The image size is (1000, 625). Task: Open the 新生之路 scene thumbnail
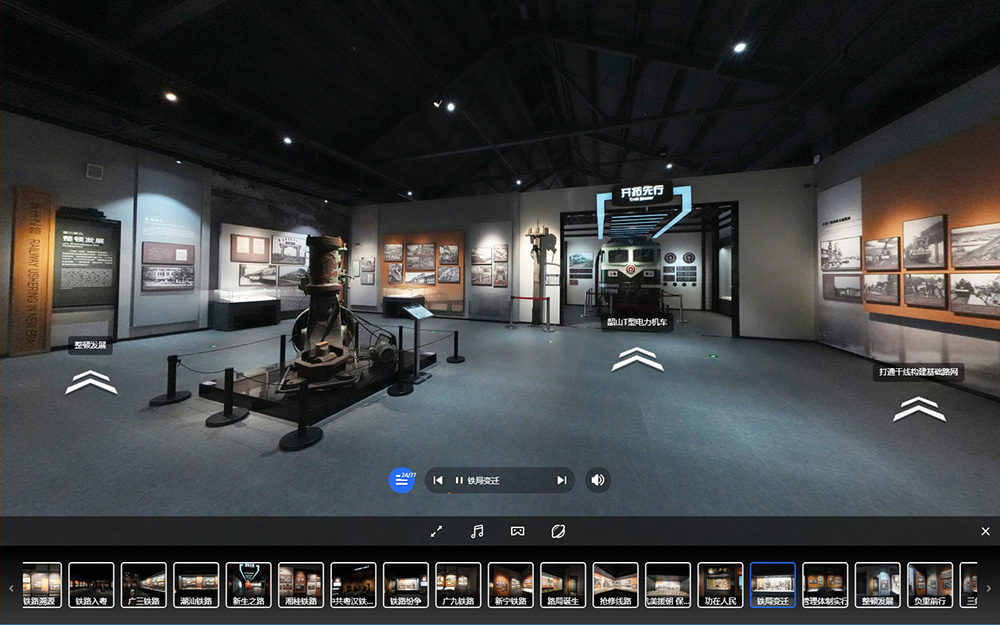(248, 585)
